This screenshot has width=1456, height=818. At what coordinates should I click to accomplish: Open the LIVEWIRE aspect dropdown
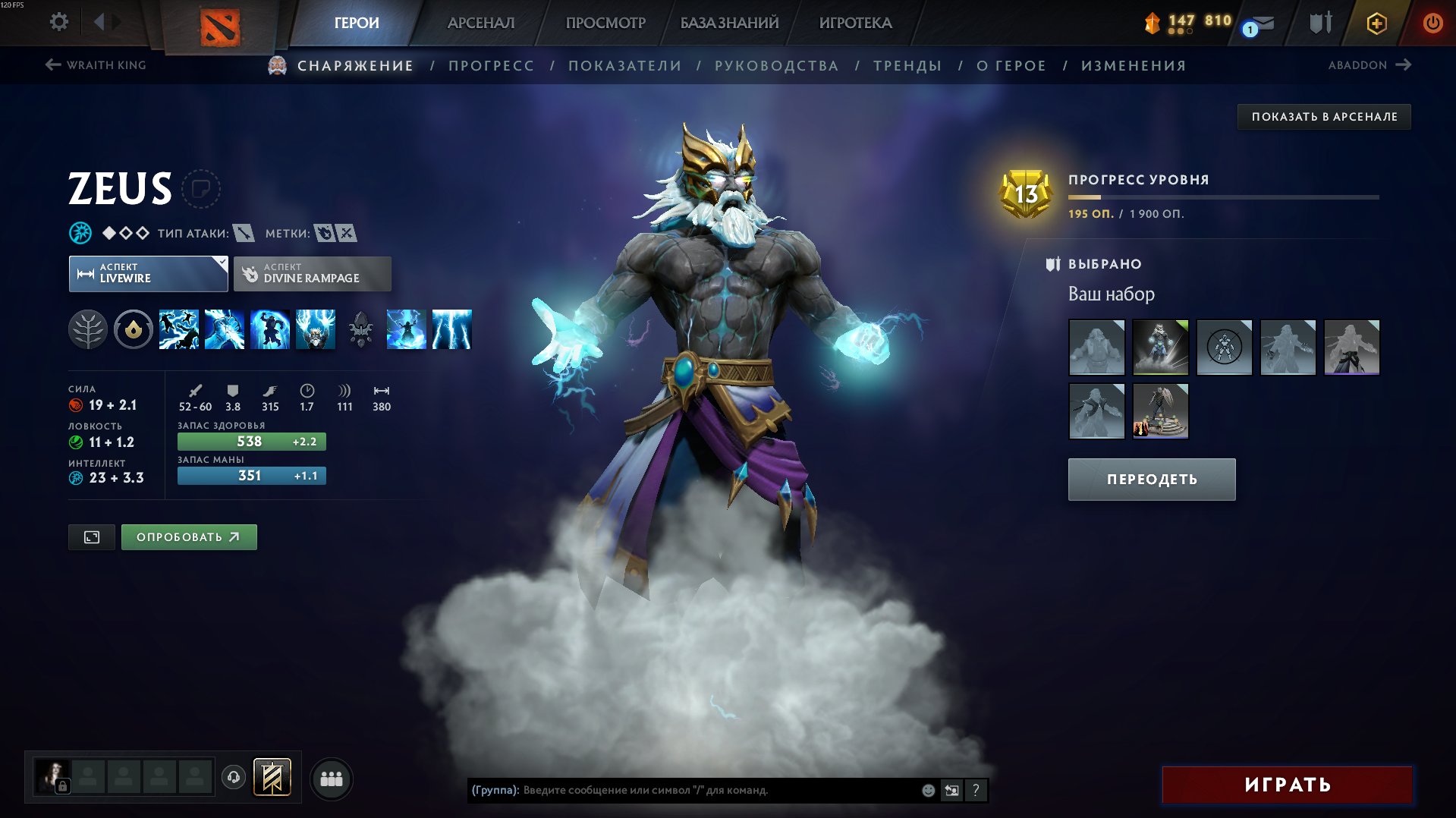[148, 273]
